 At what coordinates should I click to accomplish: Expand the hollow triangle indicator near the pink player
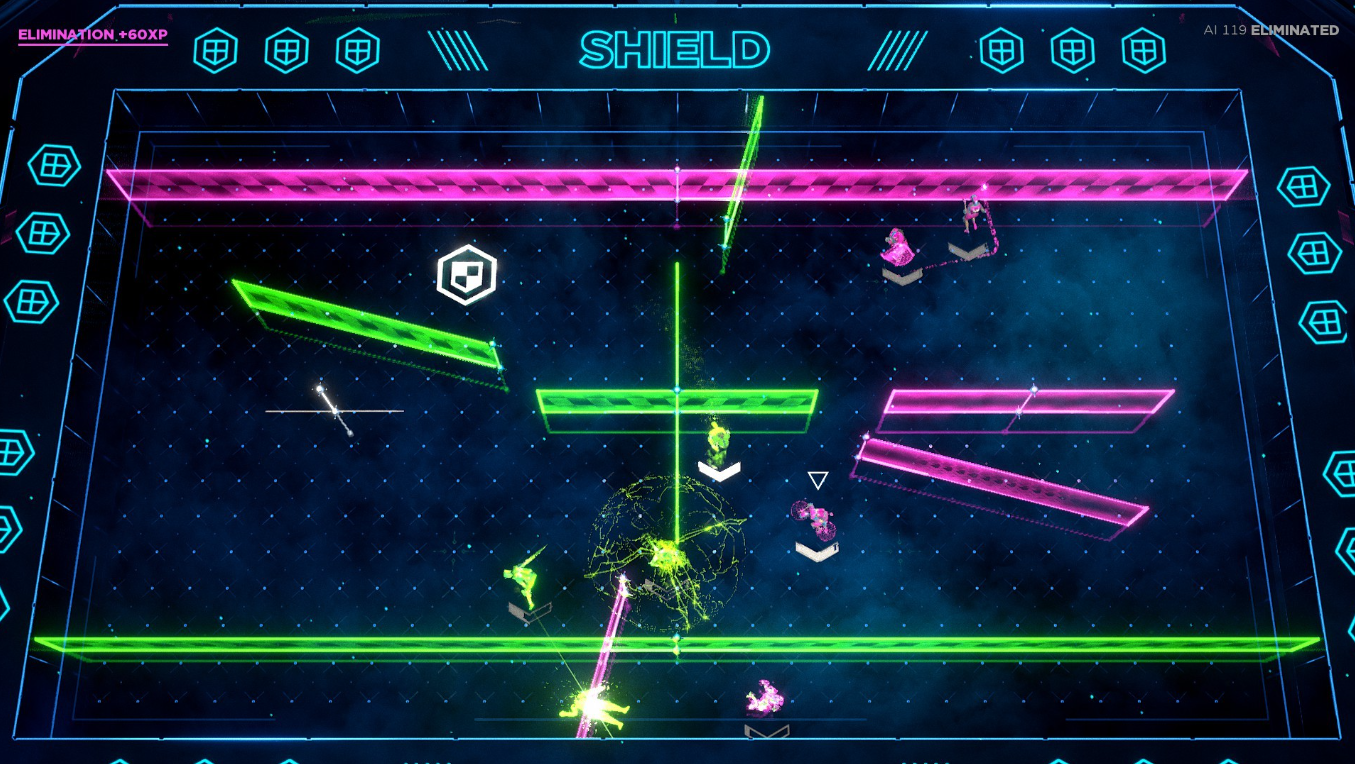pos(816,479)
